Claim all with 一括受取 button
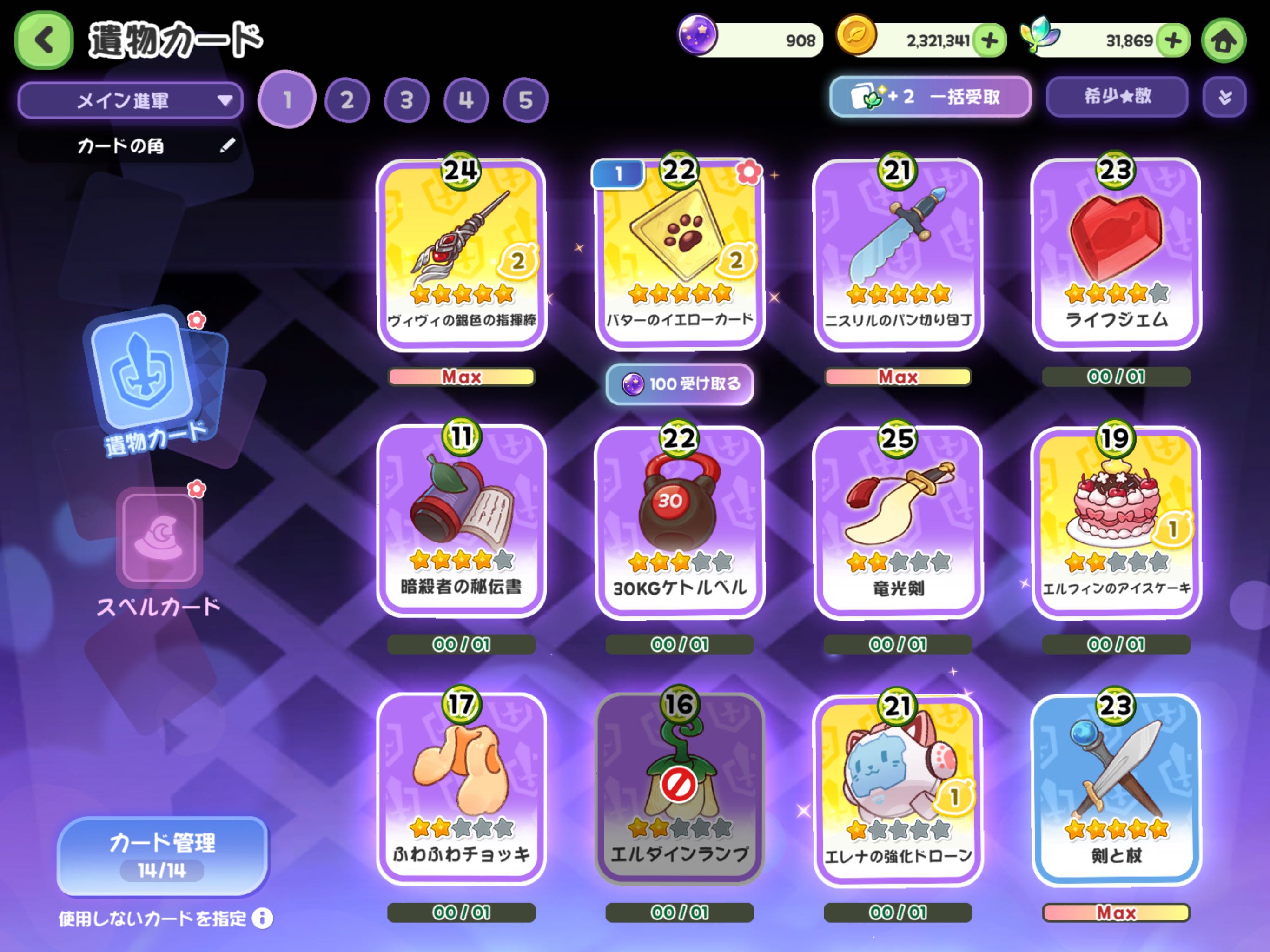 930,97
